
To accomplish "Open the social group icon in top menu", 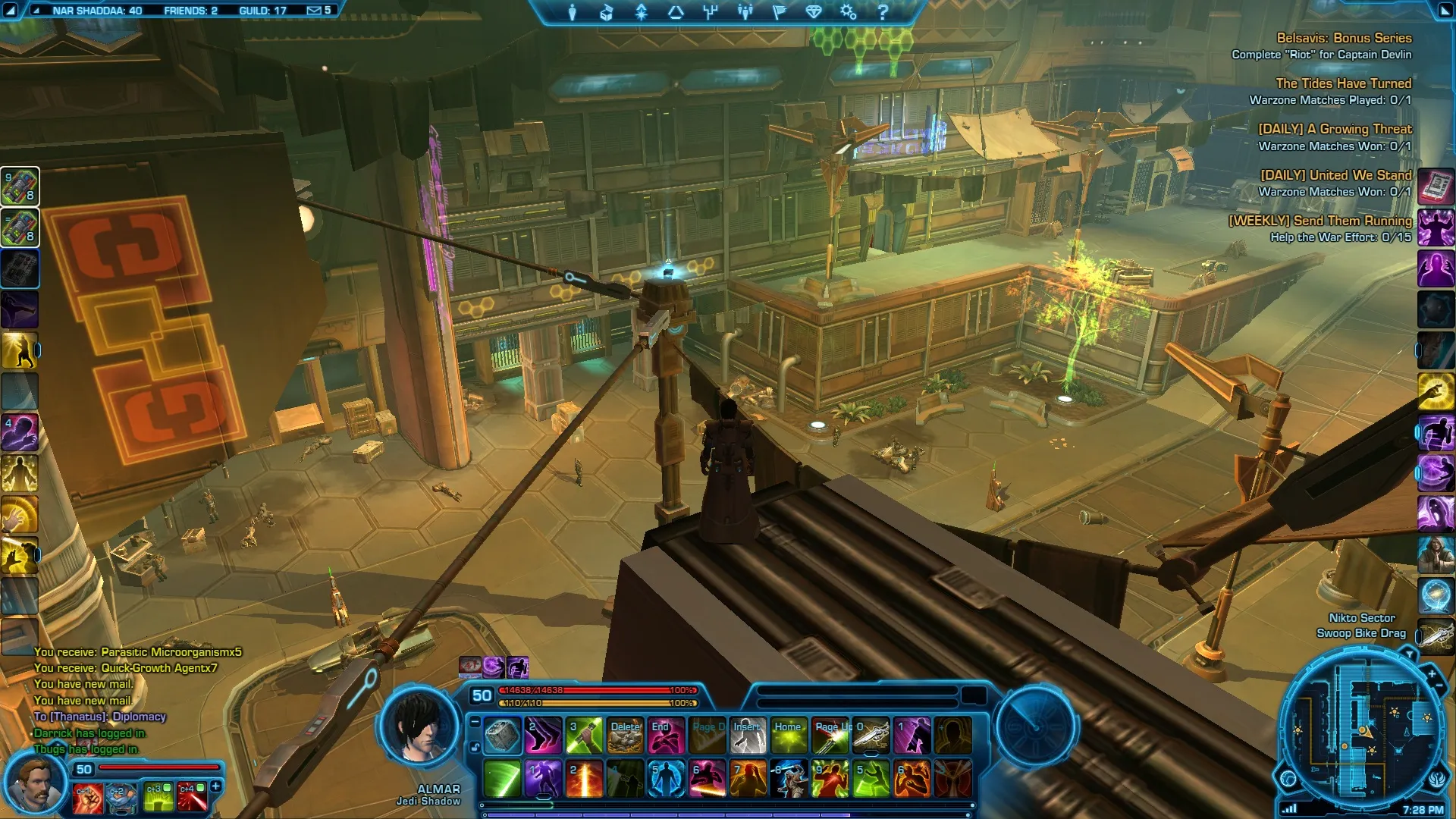I will coord(745,12).
